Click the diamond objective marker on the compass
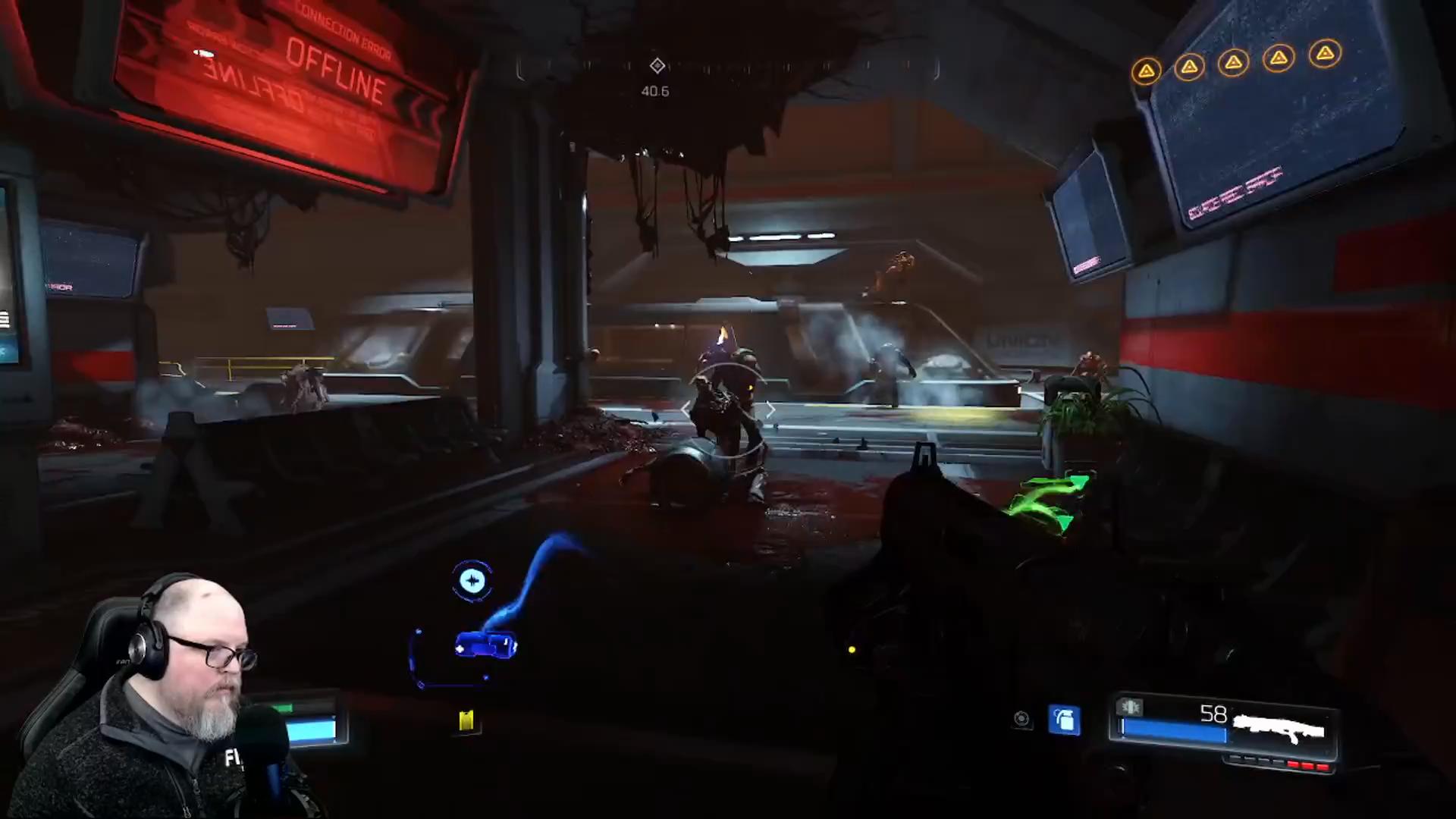Viewport: 1456px width, 819px height. click(657, 66)
